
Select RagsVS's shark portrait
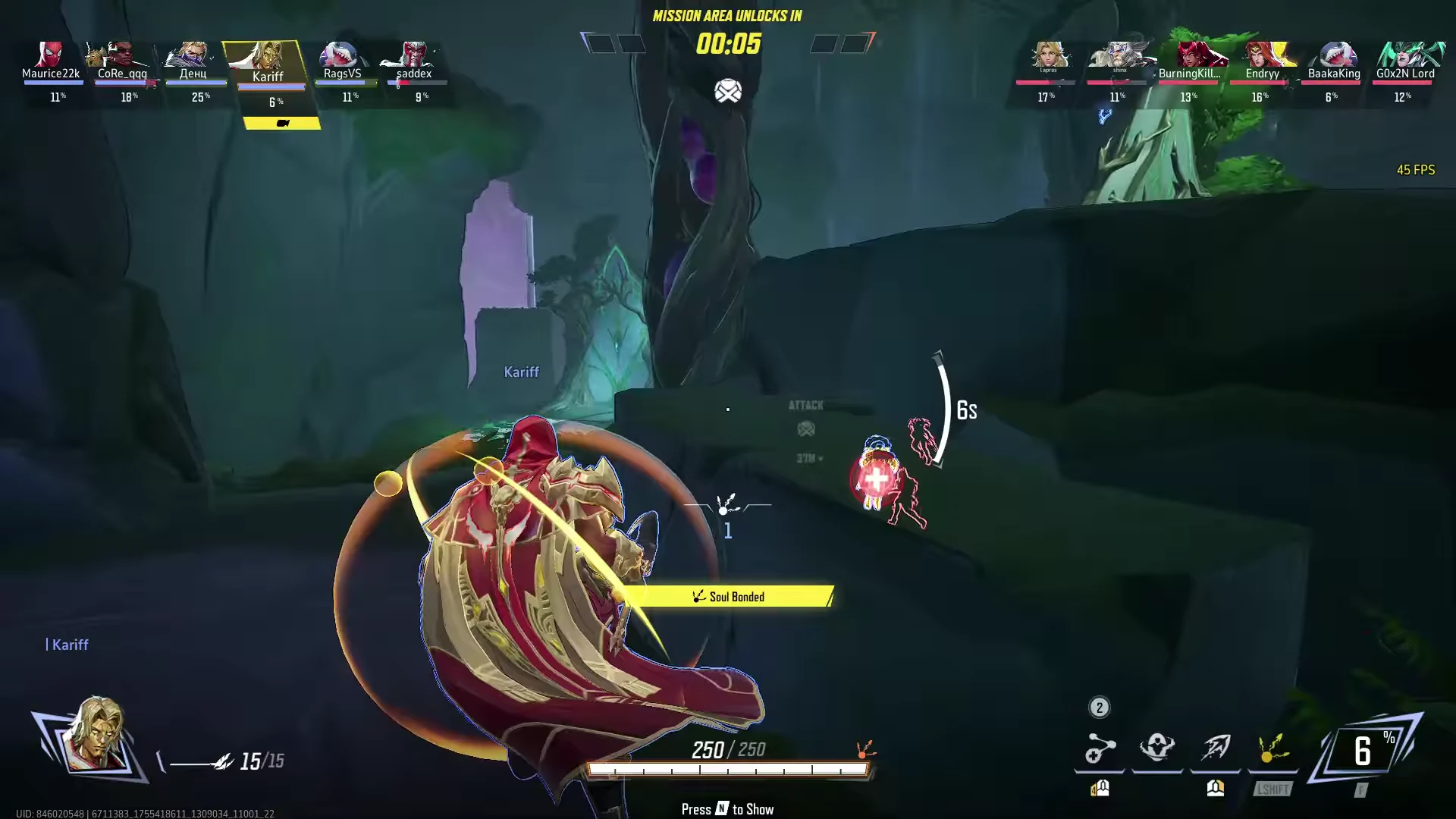pos(341,55)
